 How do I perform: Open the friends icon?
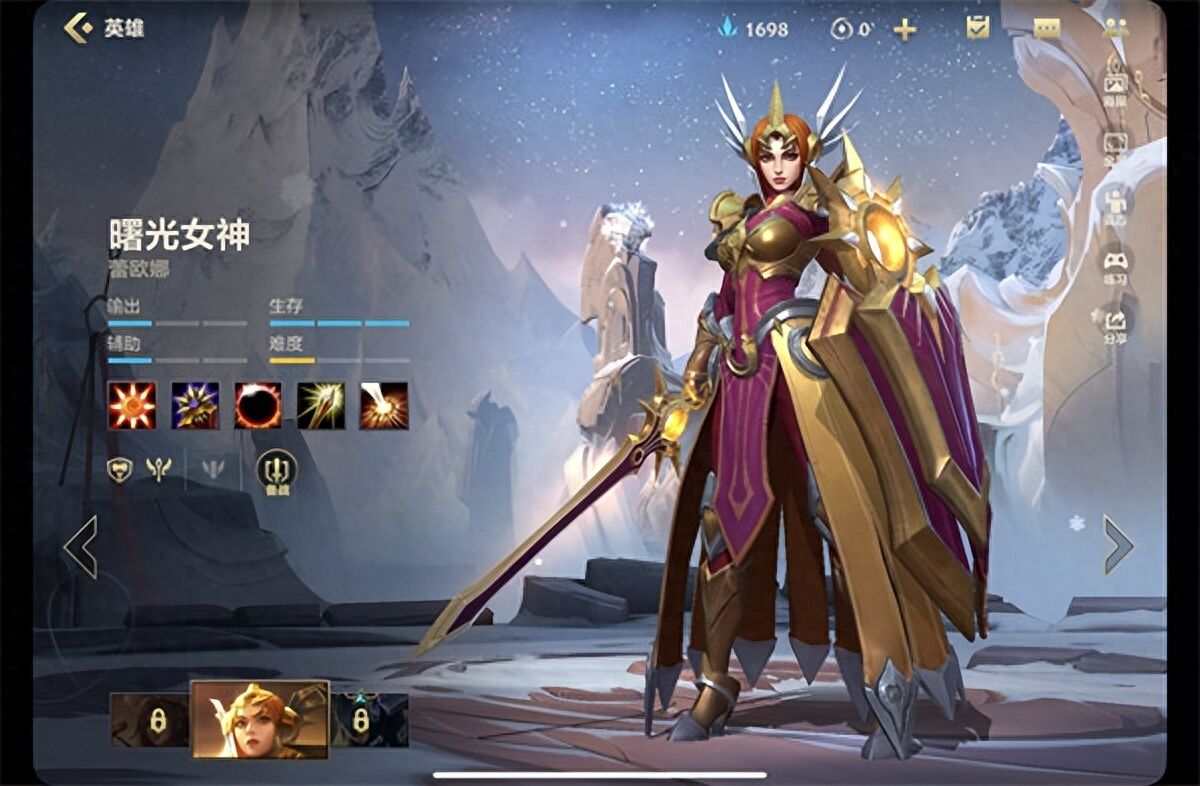(1115, 28)
